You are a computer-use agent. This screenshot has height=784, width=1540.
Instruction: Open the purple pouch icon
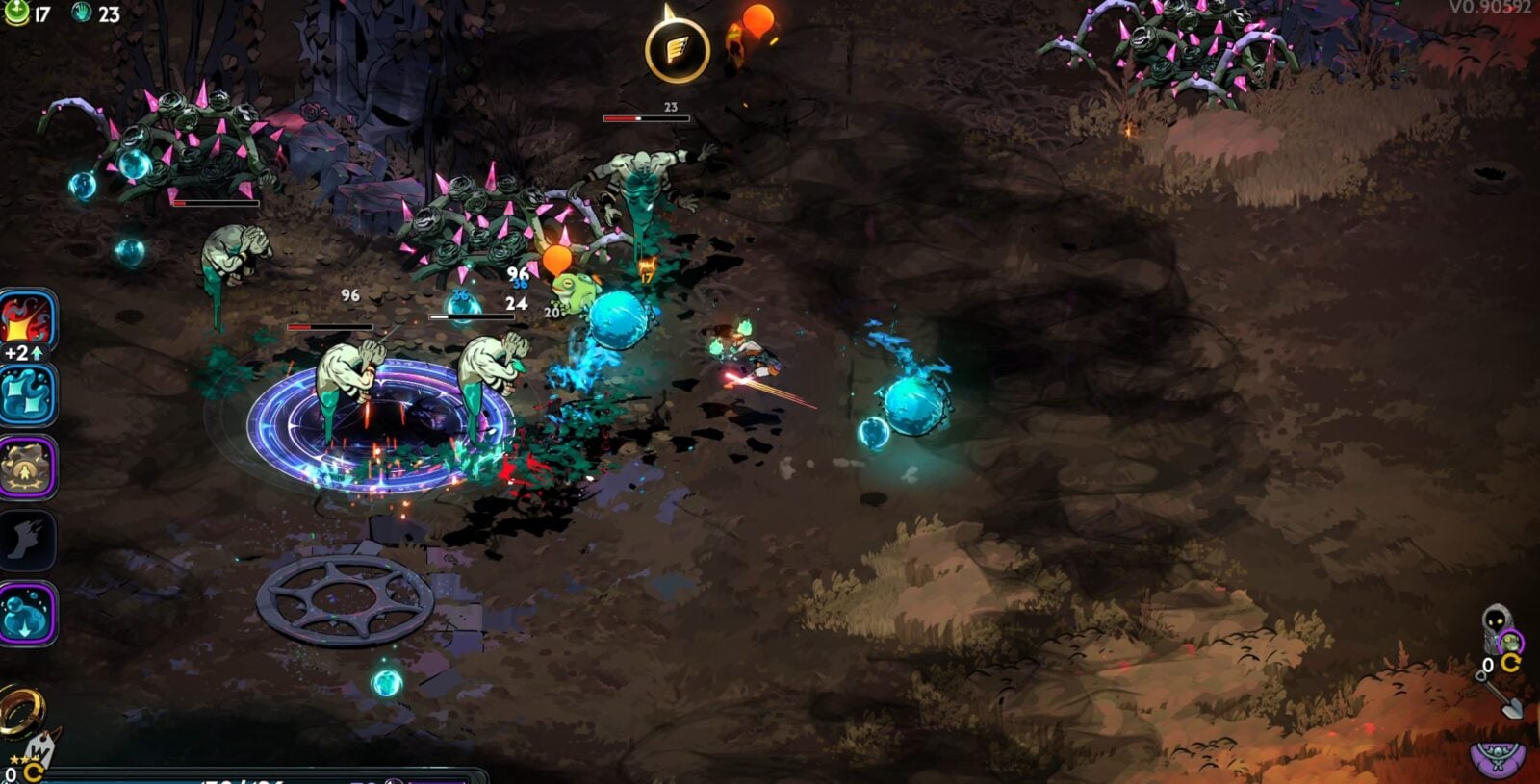coord(1498,756)
